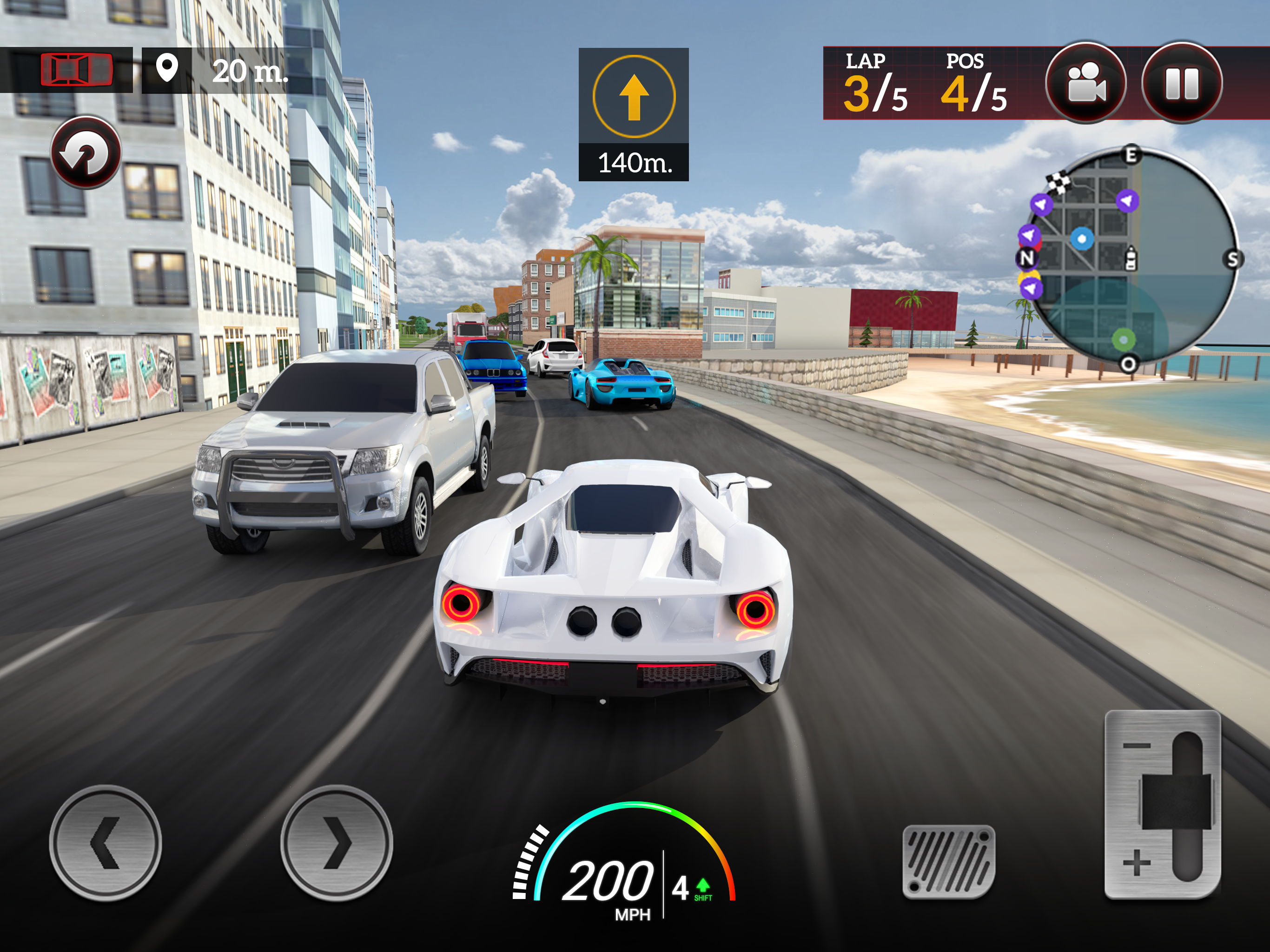Steer left with the left arrow
Viewport: 1270px width, 952px height.
pos(106,842)
